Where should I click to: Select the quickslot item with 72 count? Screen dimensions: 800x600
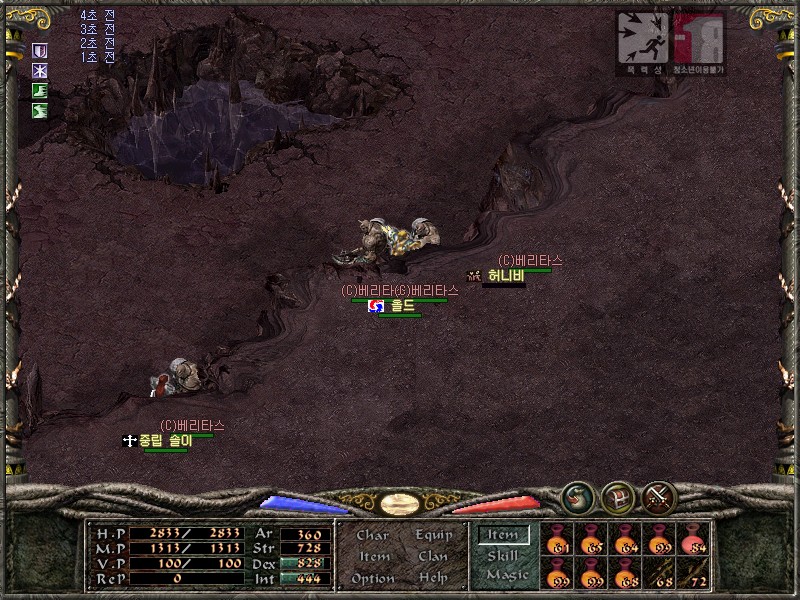tap(694, 573)
